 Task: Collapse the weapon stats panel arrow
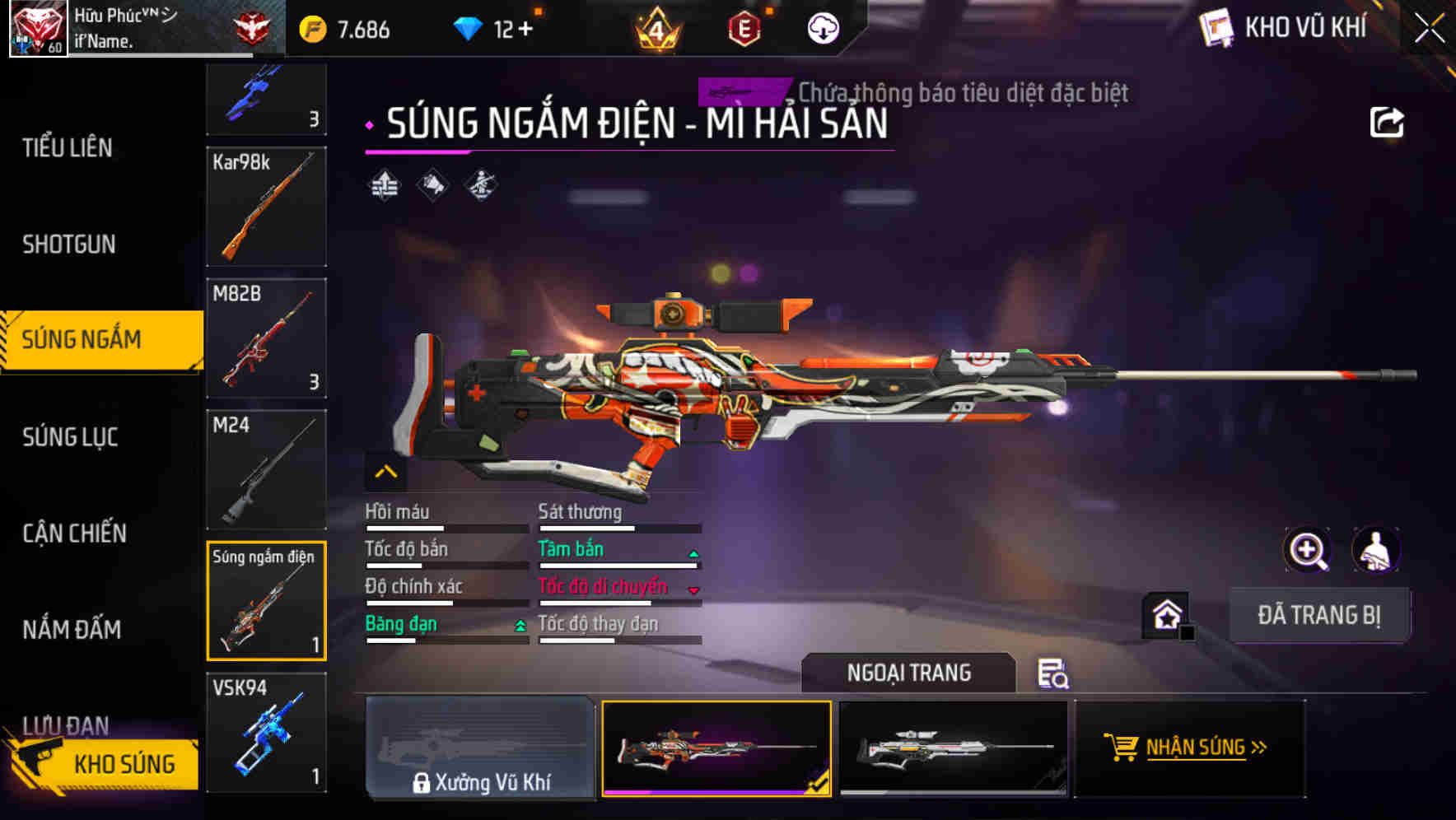point(385,472)
